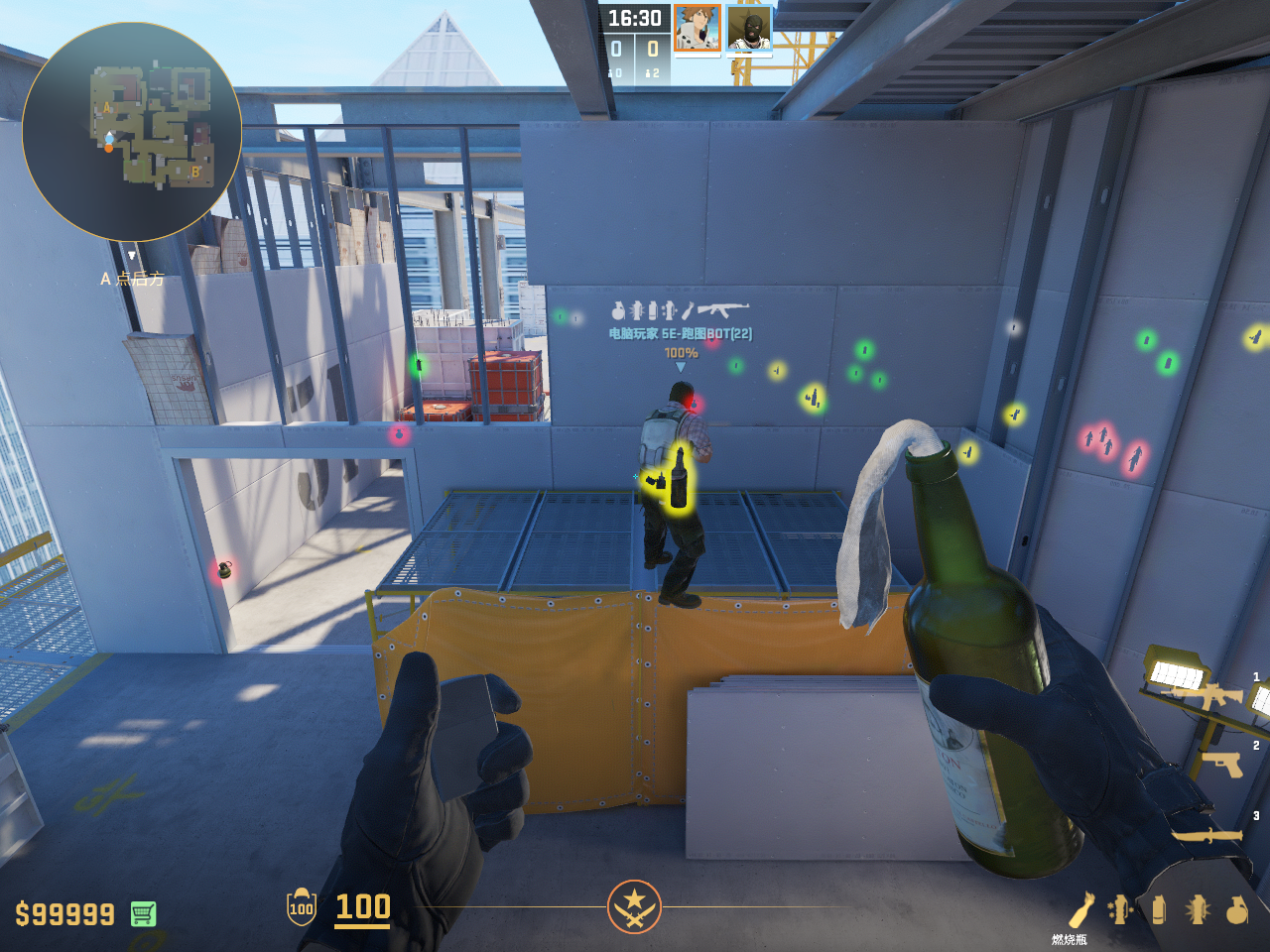This screenshot has width=1270, height=952.
Task: Click the team star emblem at bottom center
Action: pyautogui.click(x=634, y=906)
